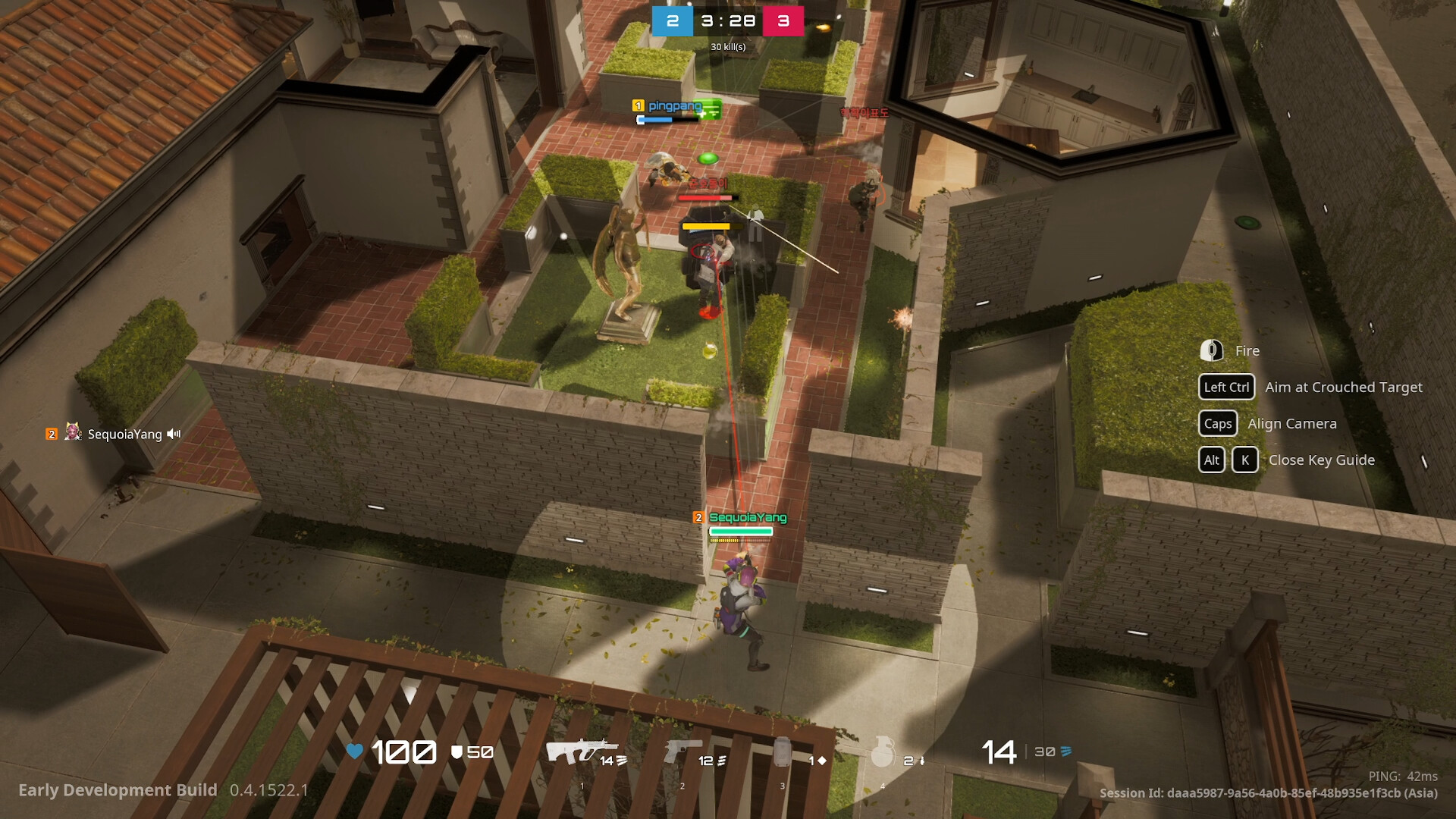
Task: Click the mouse Fire icon in key guide
Action: point(1211,350)
